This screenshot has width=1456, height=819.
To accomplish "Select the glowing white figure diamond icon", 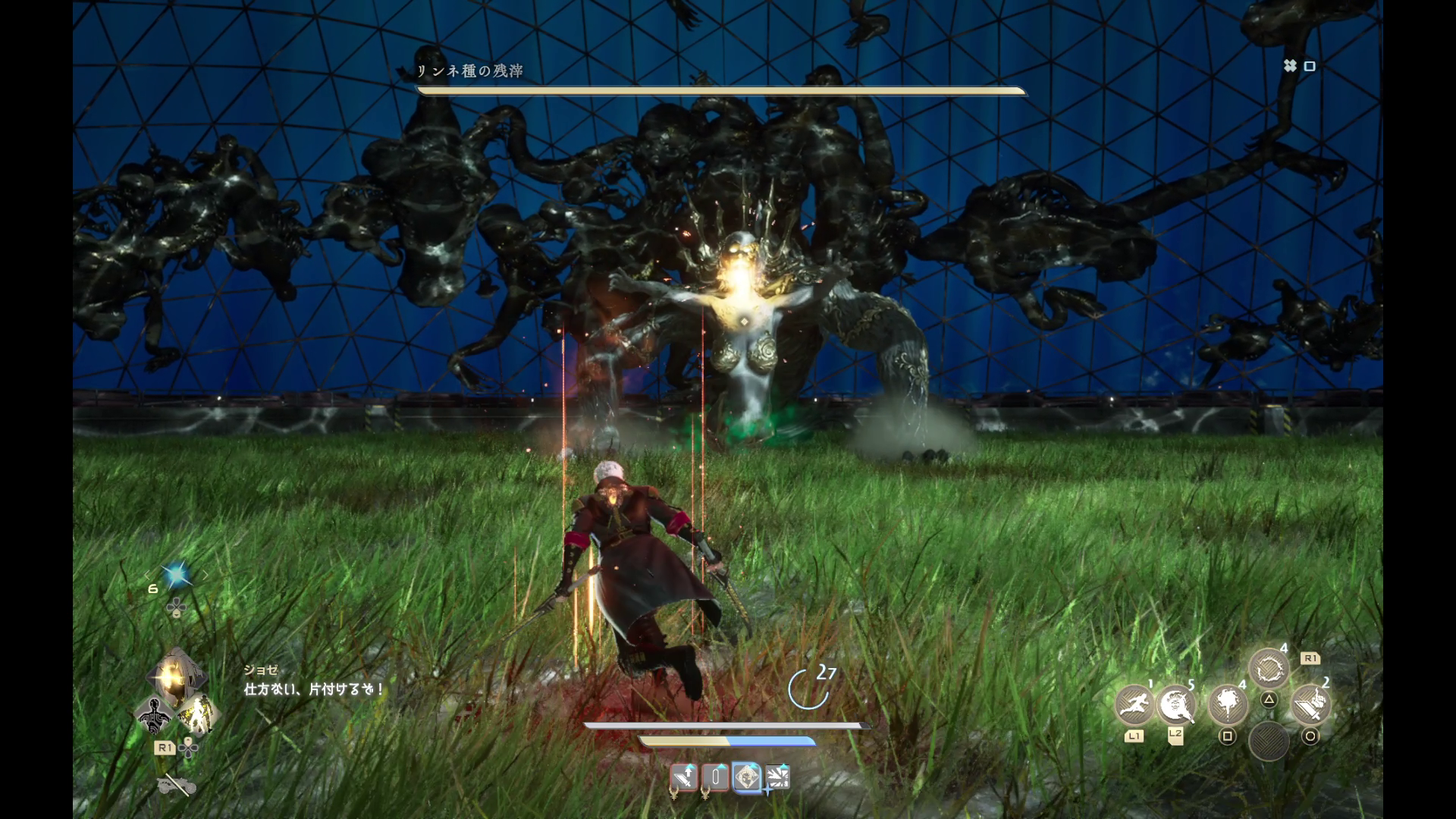I will coord(197,715).
